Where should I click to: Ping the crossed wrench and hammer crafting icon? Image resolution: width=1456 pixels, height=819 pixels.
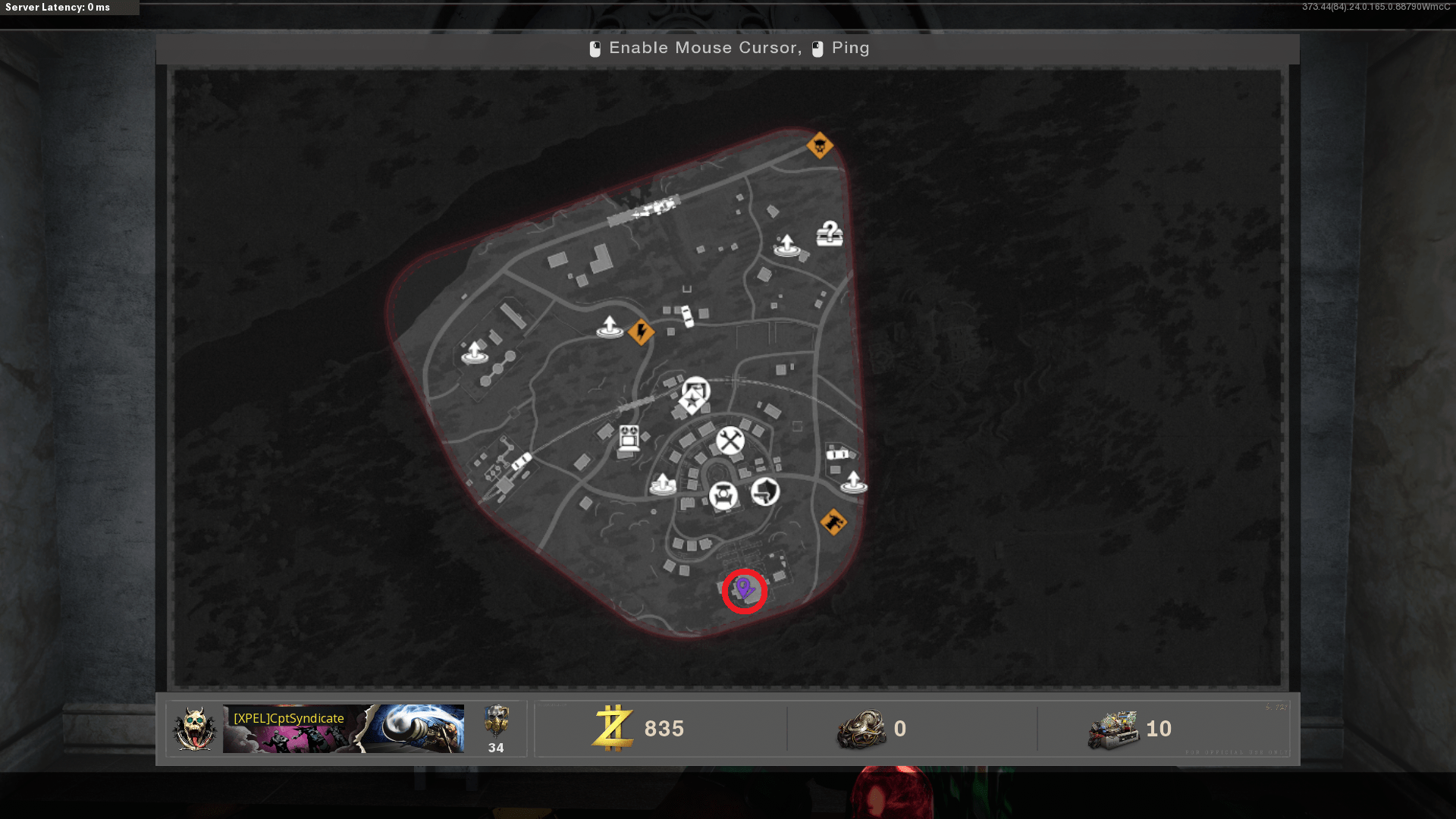pos(730,441)
